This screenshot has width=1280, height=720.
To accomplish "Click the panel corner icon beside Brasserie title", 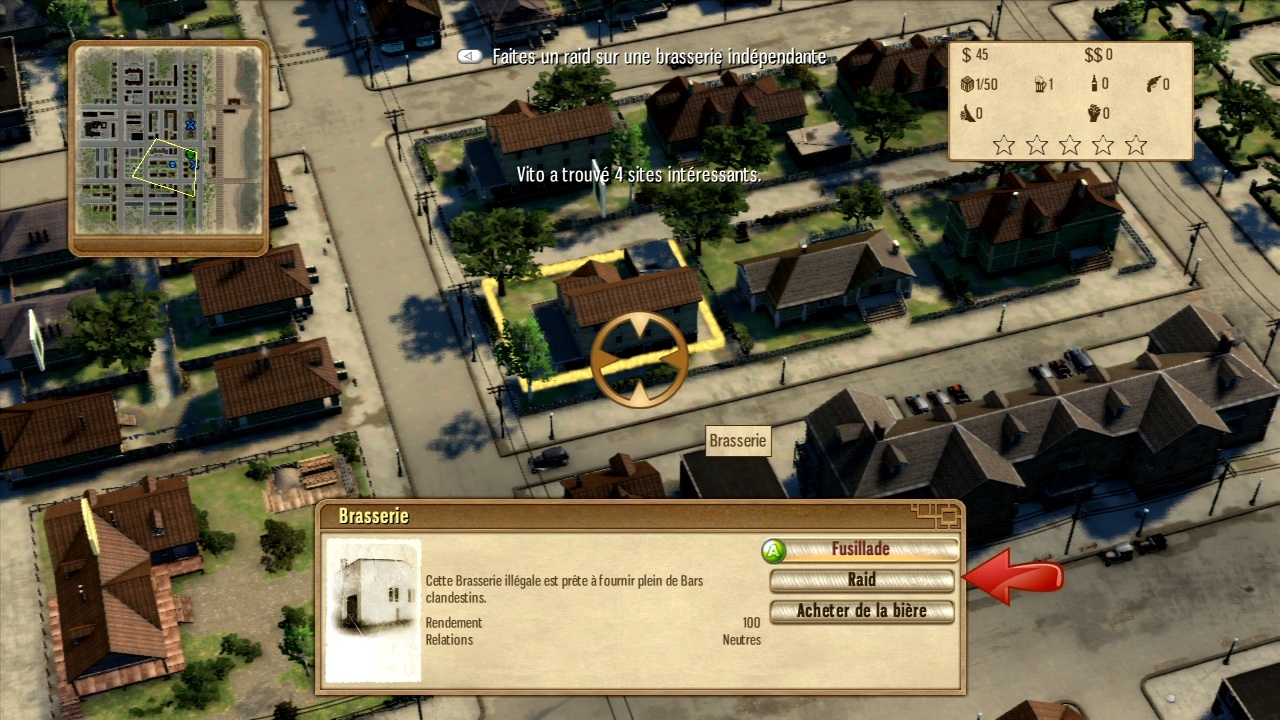I will (x=939, y=515).
